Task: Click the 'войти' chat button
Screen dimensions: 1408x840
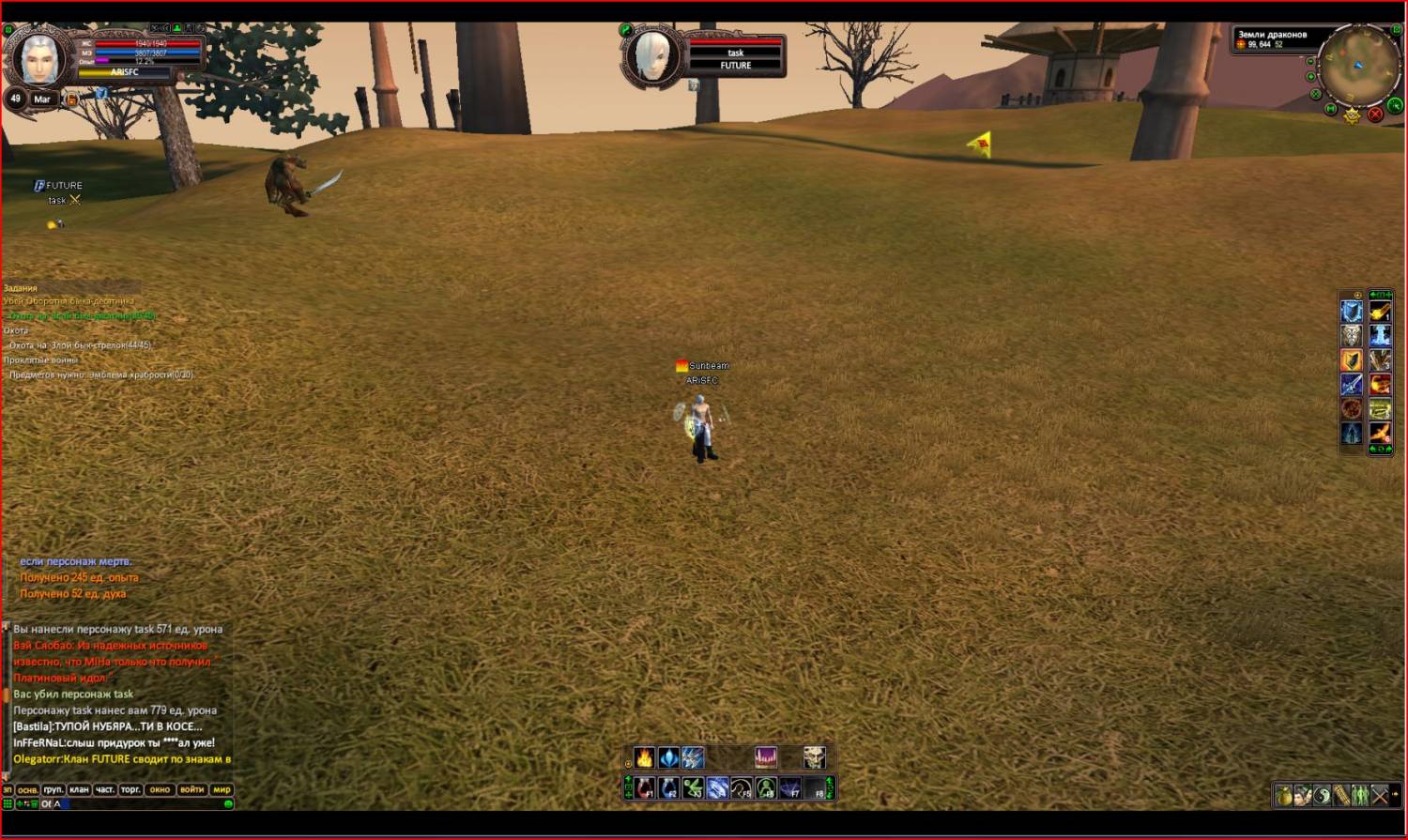Action: (191, 789)
